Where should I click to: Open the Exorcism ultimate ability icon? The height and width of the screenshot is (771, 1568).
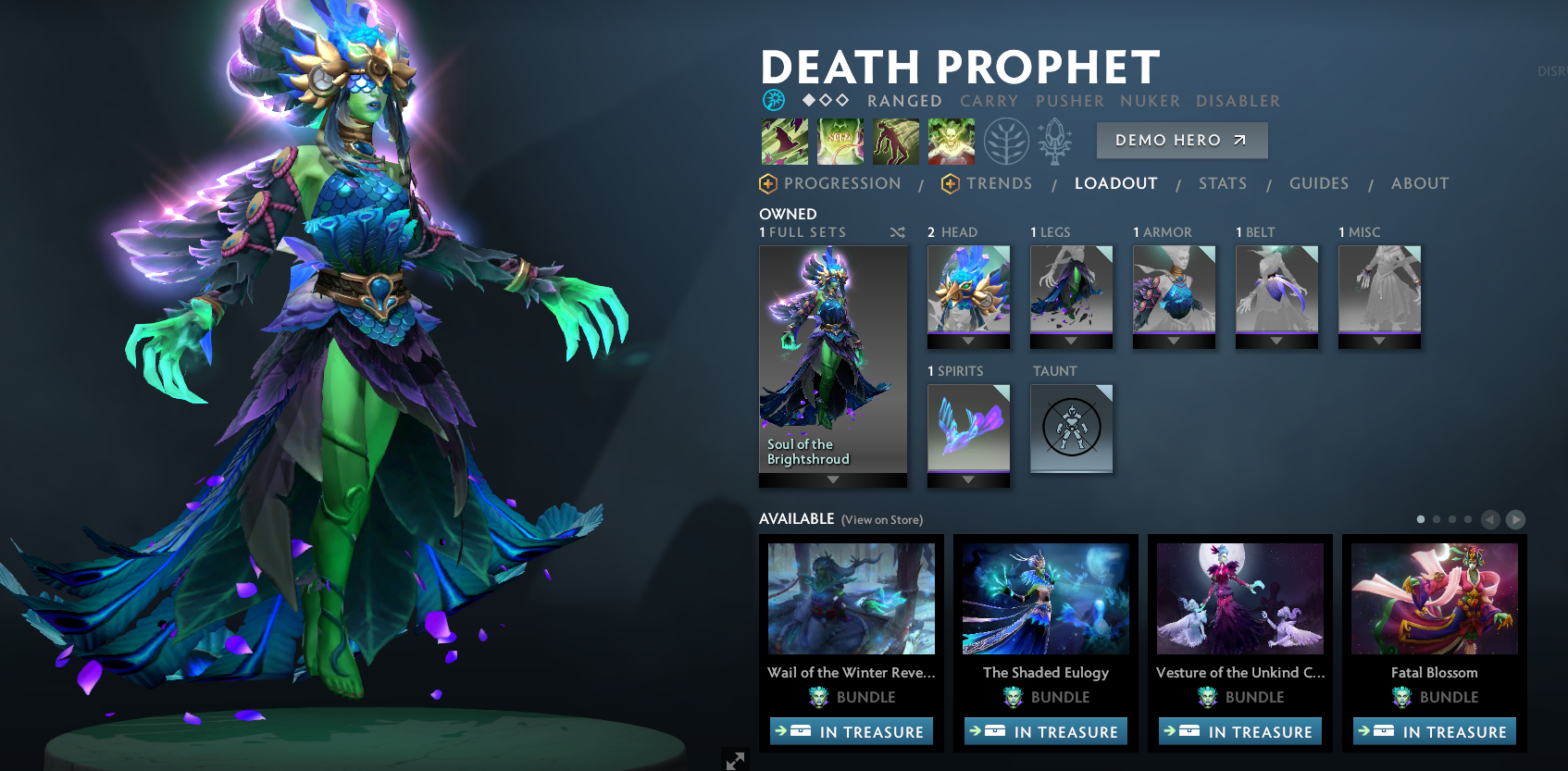point(951,141)
